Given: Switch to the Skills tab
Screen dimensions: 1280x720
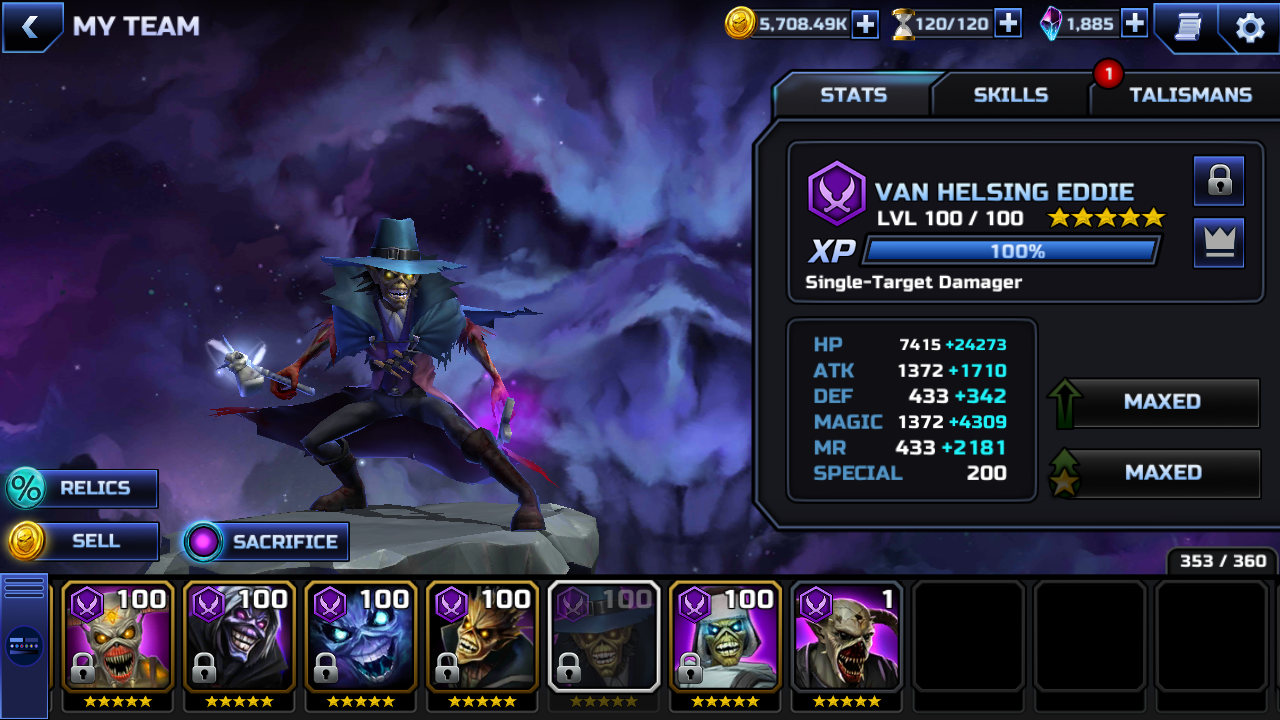Looking at the screenshot, I should [x=1010, y=95].
